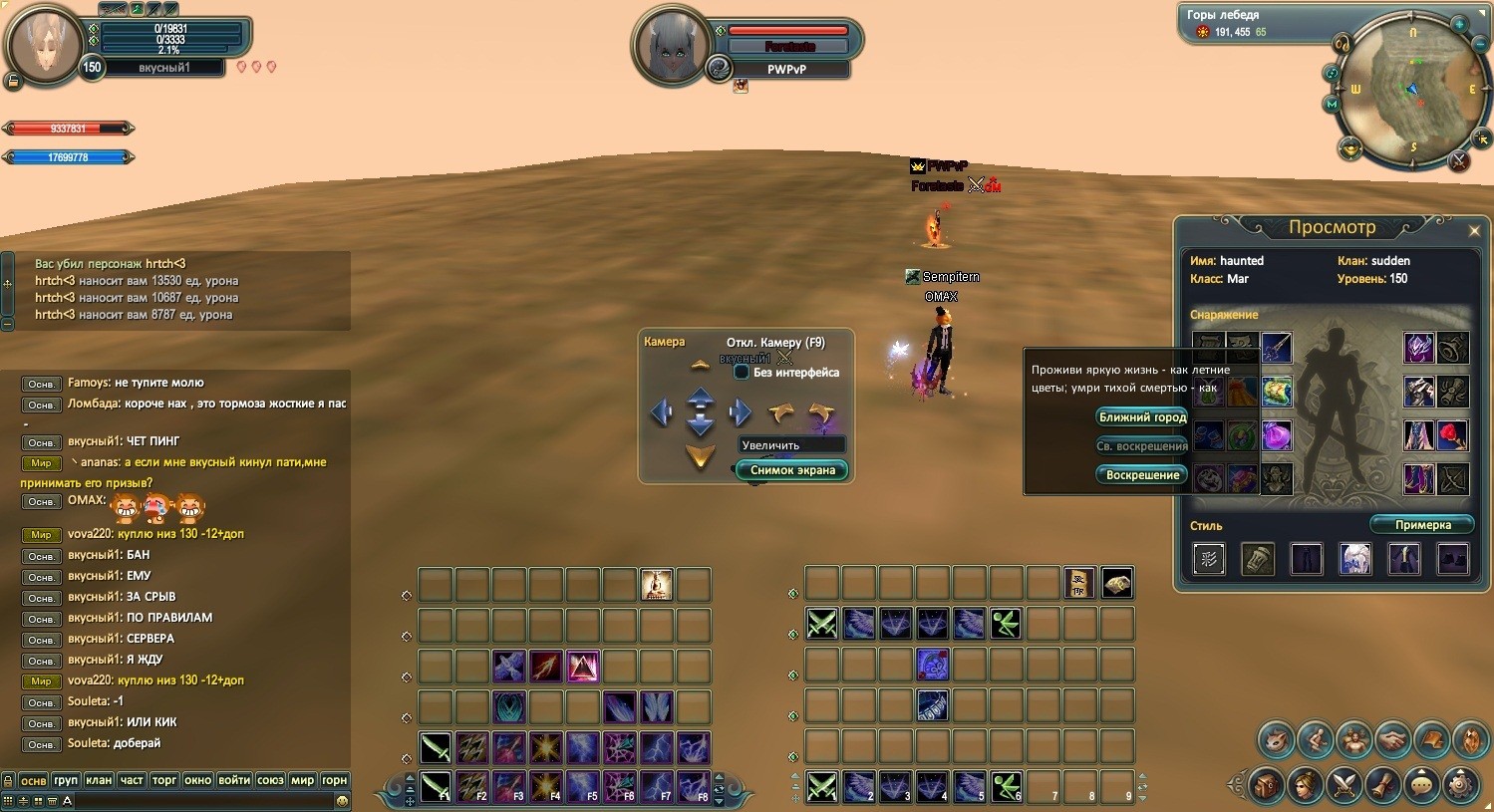1494x812 pixels.
Task: Click the Увеличить zoom button
Action: coord(791,445)
